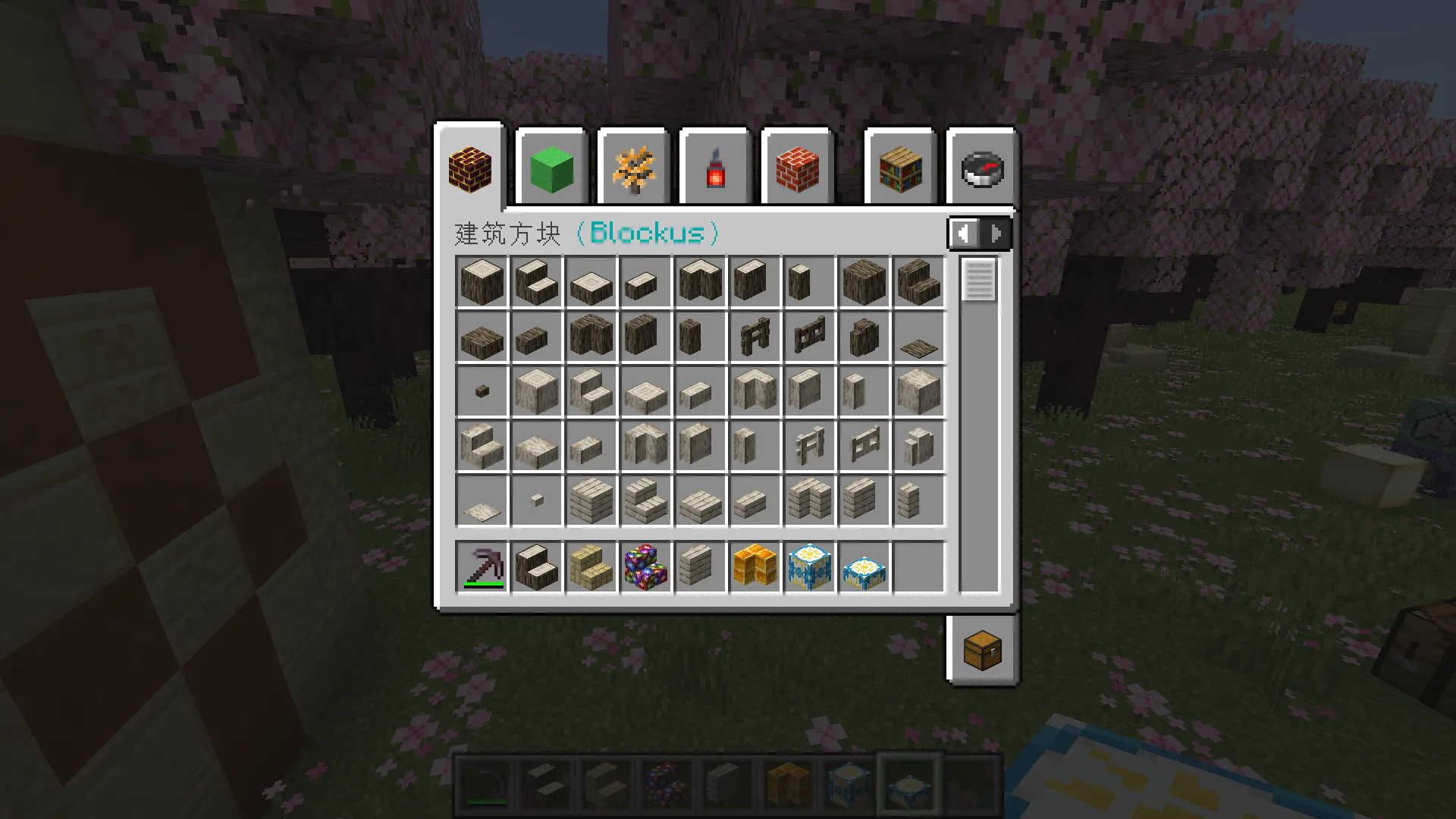Open the compass search tab
The width and height of the screenshot is (1456, 819).
[982, 169]
